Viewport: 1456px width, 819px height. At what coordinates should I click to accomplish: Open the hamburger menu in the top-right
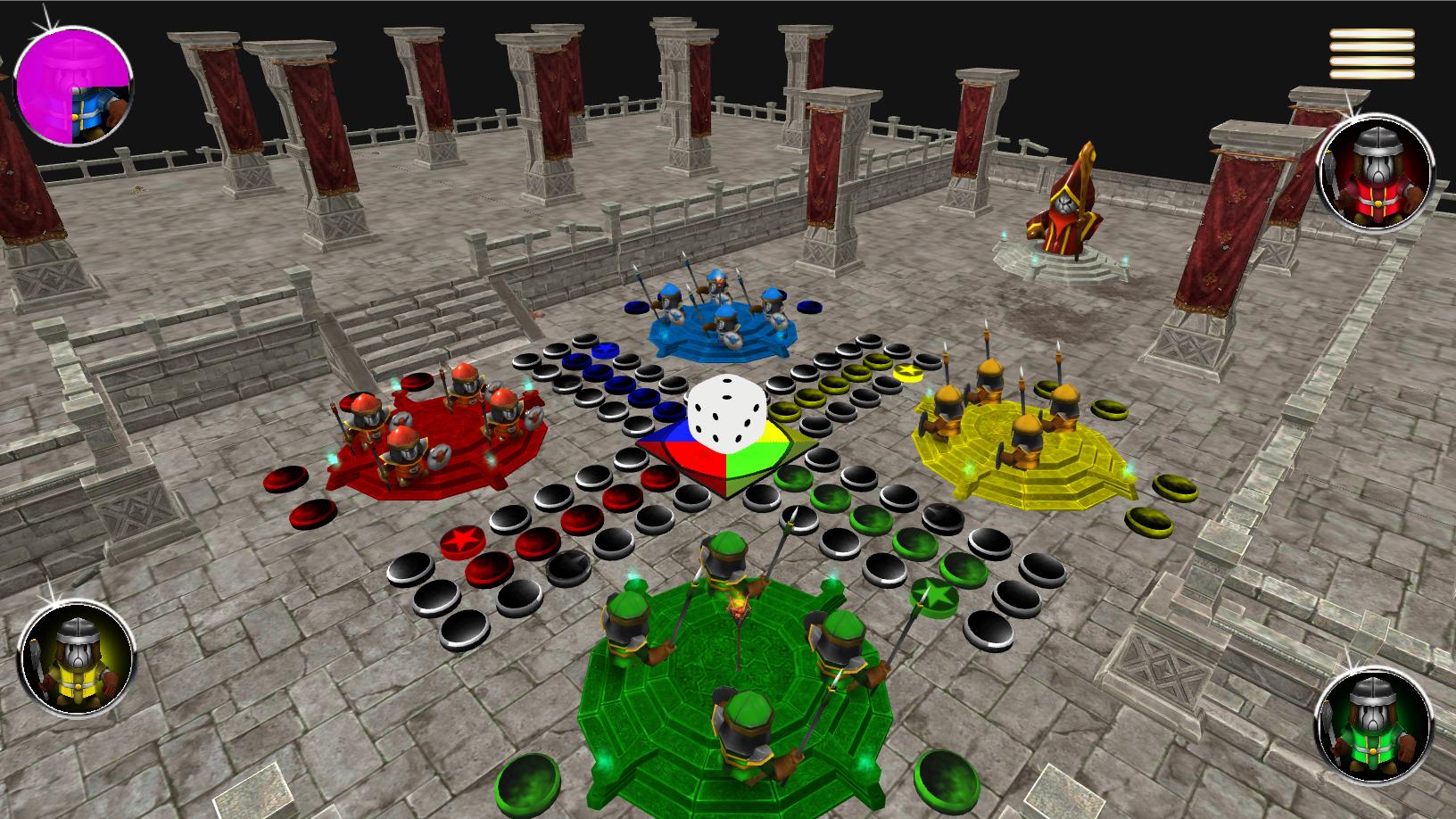click(x=1371, y=55)
